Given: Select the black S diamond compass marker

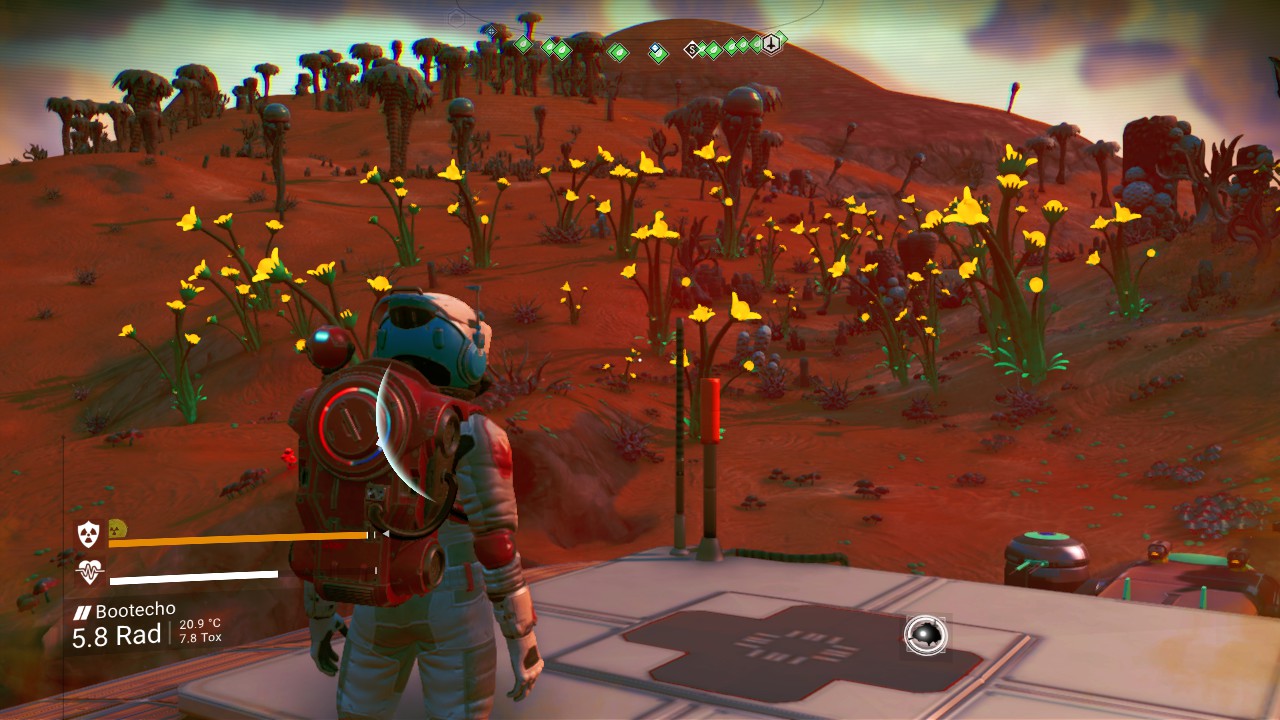Looking at the screenshot, I should point(691,49).
